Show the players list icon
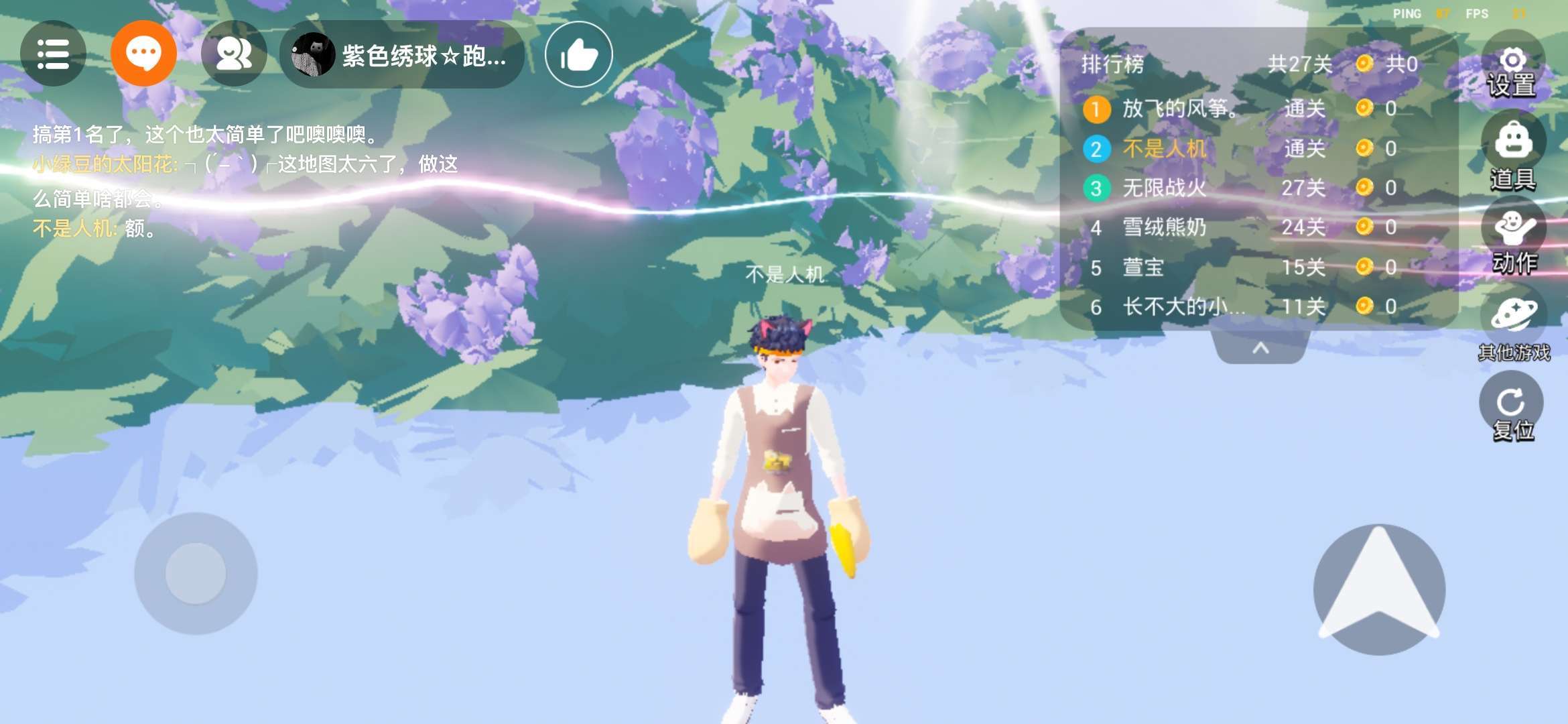The height and width of the screenshot is (724, 1568). pyautogui.click(x=234, y=54)
